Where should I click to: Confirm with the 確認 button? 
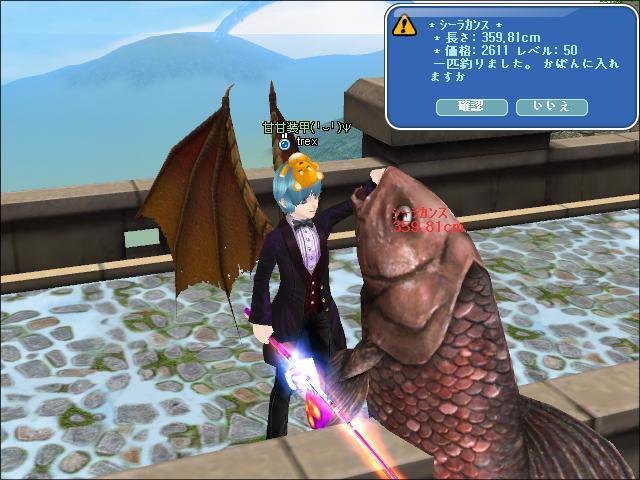point(472,105)
